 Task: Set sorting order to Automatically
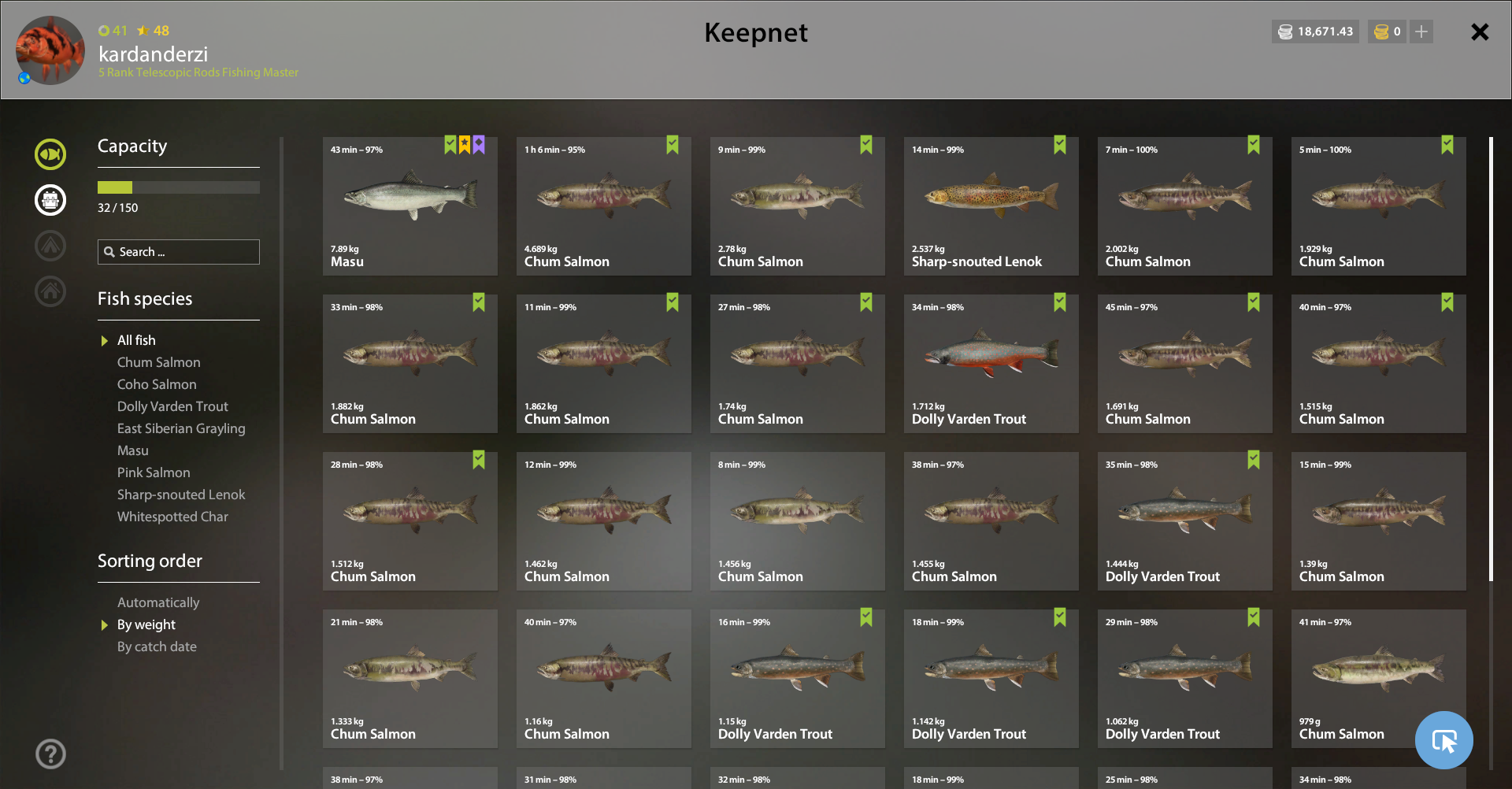[158, 602]
